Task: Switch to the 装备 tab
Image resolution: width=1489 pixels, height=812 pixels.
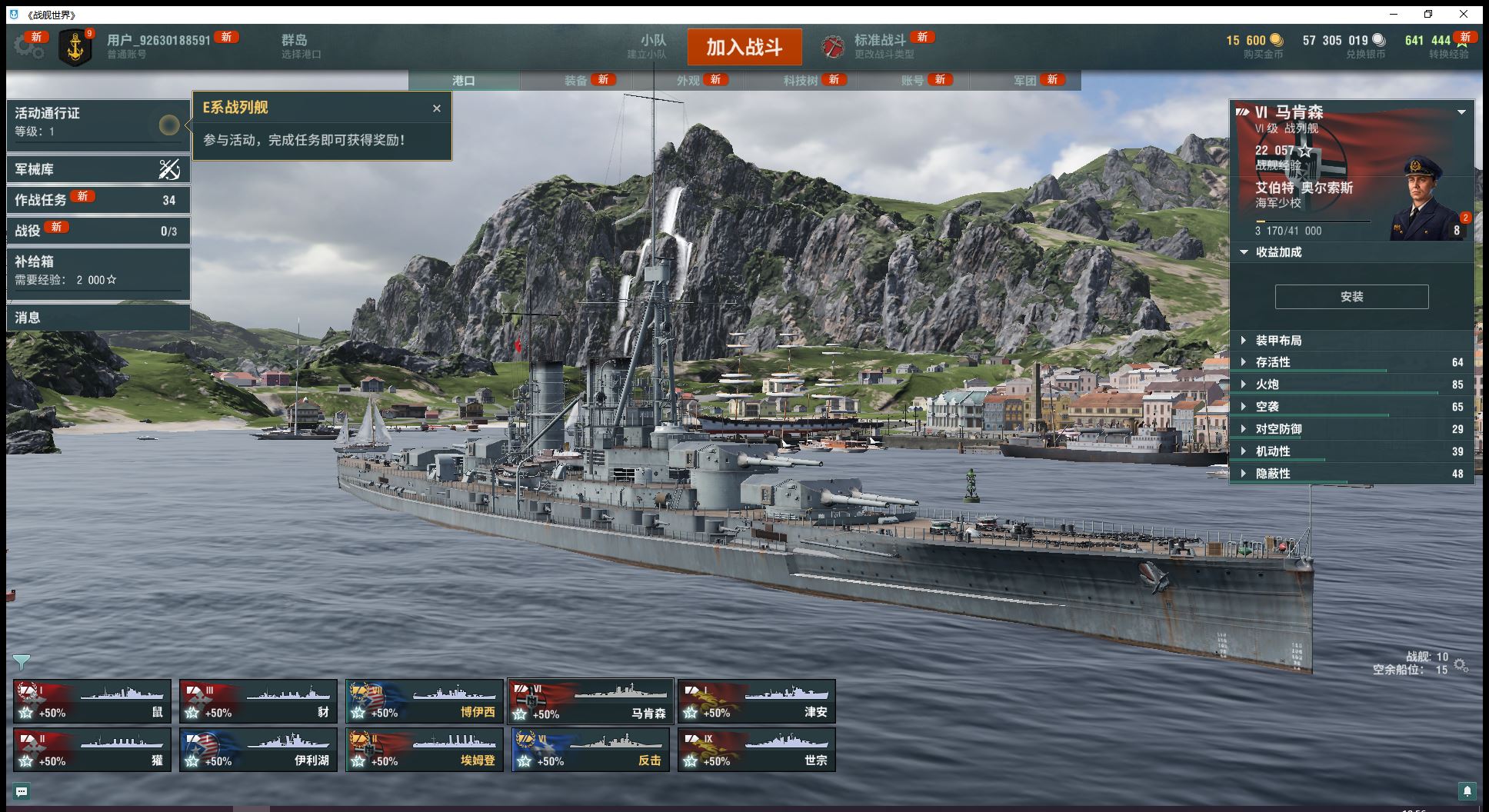Action: [576, 80]
